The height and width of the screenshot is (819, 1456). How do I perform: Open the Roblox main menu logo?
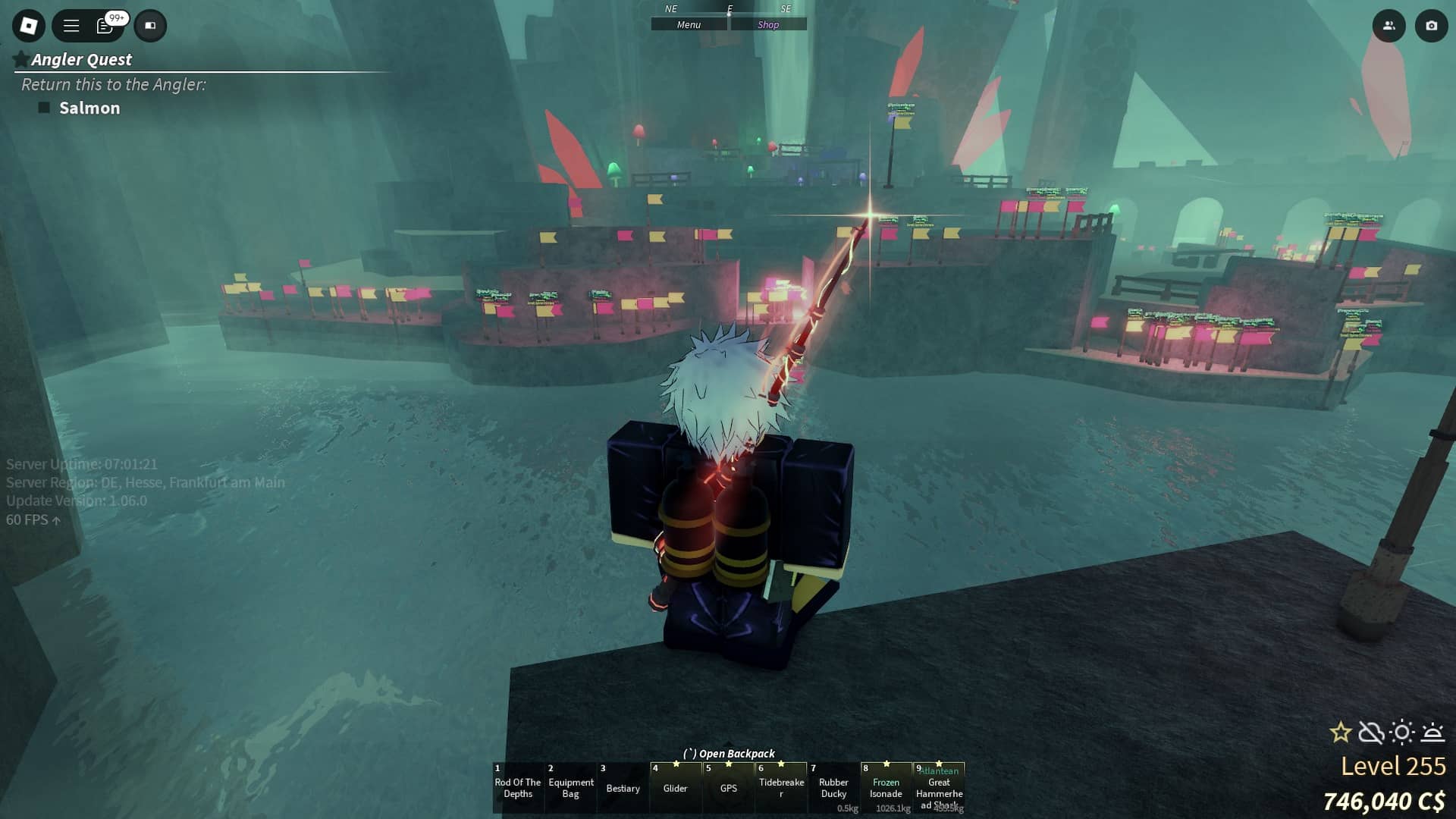pos(29,26)
